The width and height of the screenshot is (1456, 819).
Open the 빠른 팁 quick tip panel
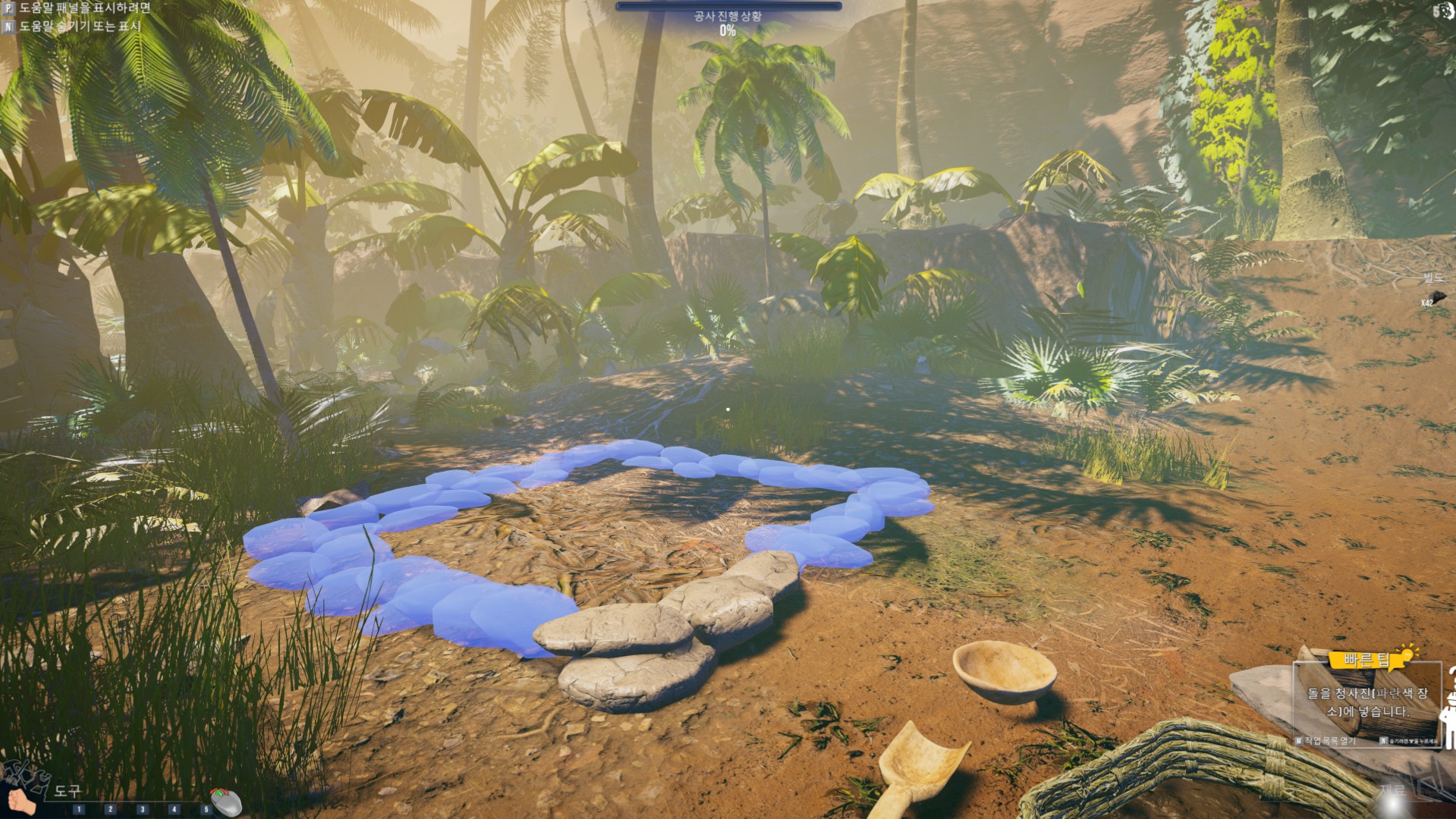coord(1367,660)
